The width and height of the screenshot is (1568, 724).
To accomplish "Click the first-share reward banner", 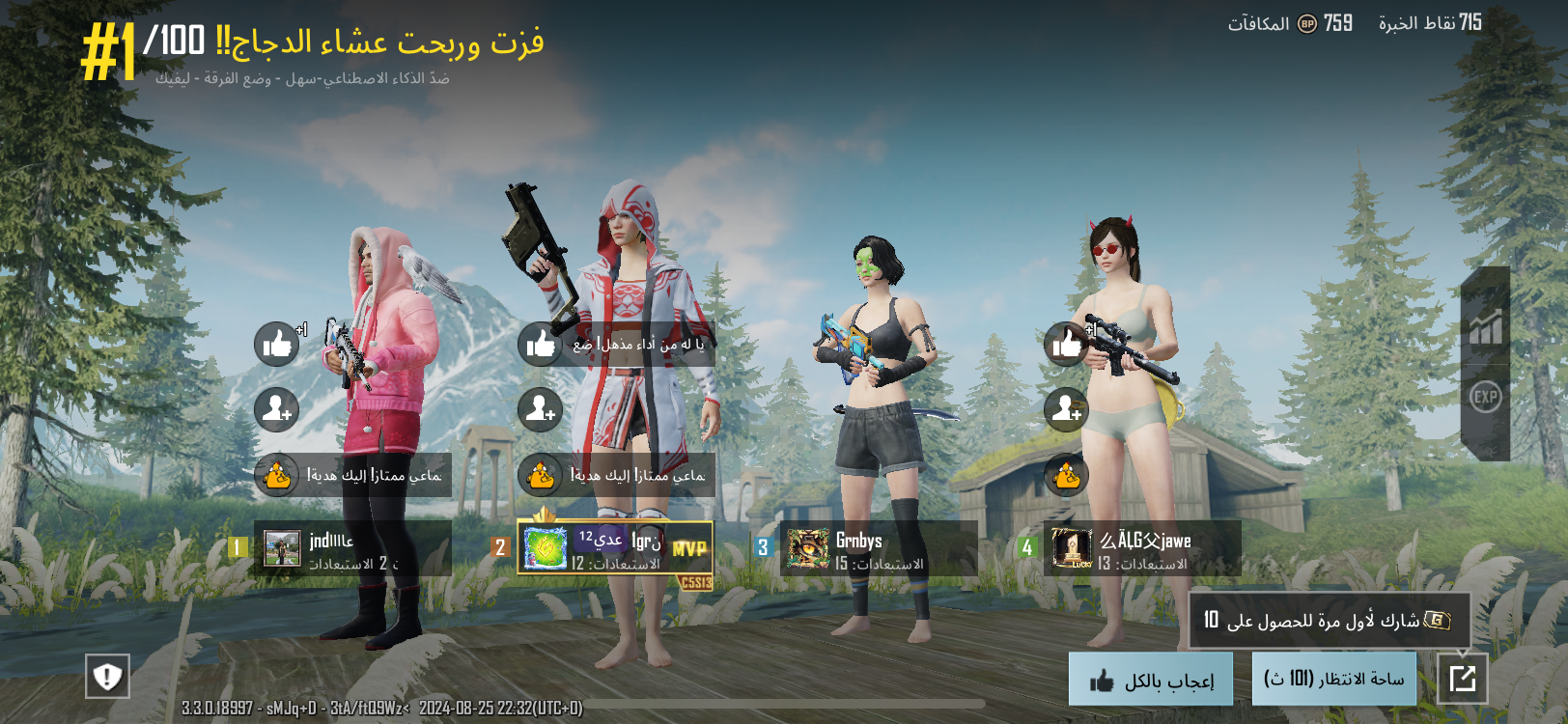I will point(1329,620).
